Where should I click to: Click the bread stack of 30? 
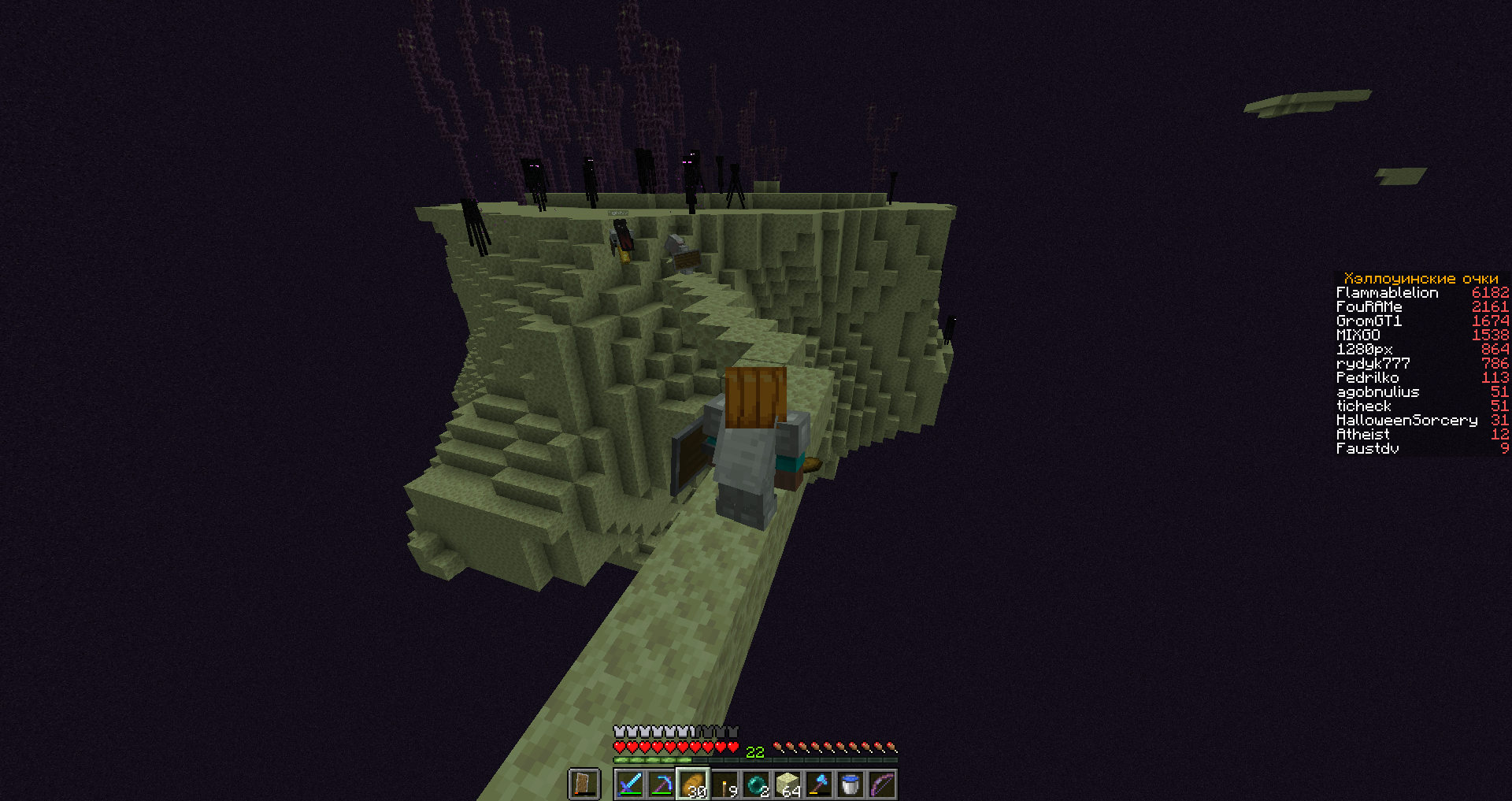(693, 784)
